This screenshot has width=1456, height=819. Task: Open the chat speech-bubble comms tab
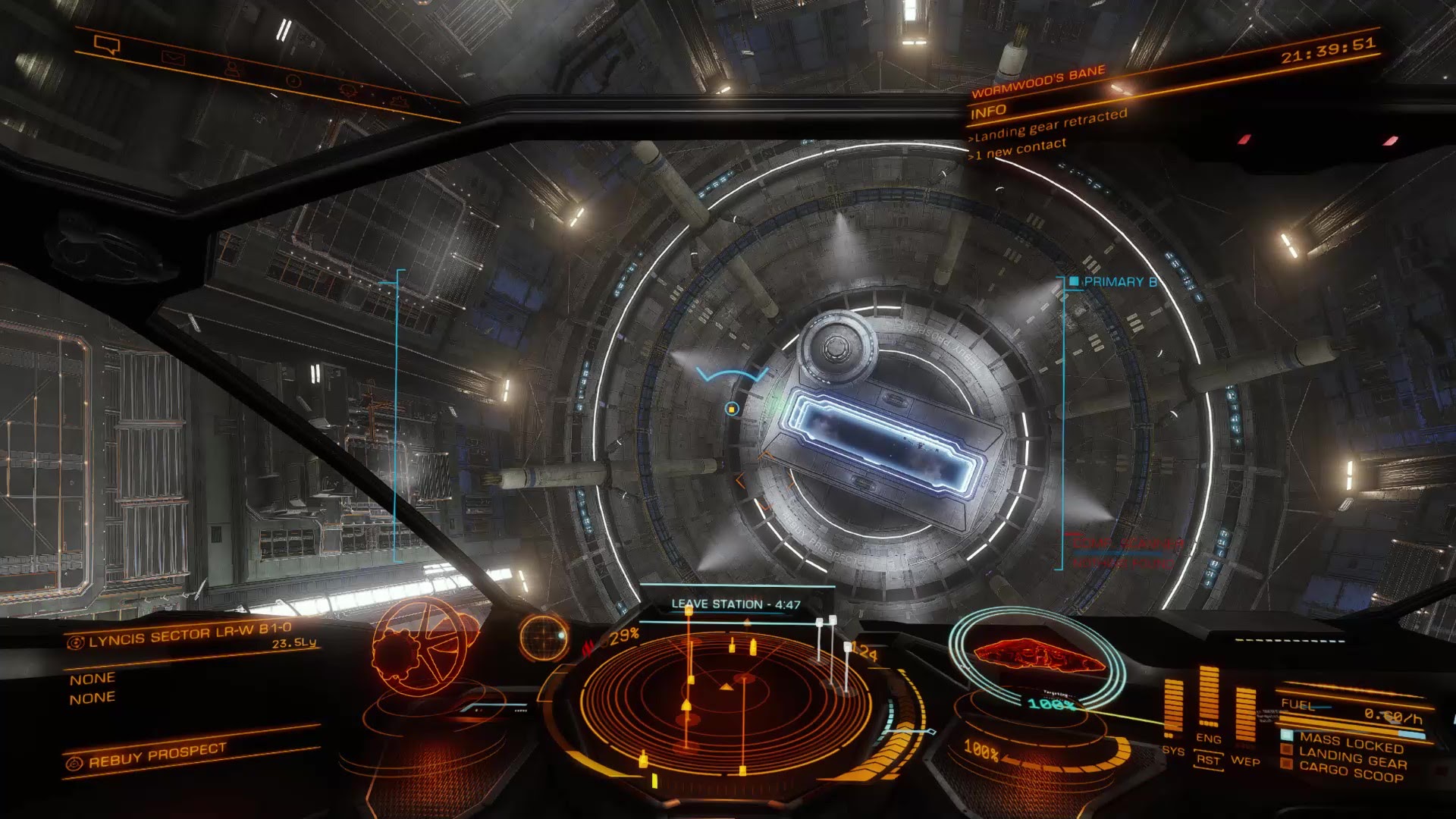click(x=107, y=45)
